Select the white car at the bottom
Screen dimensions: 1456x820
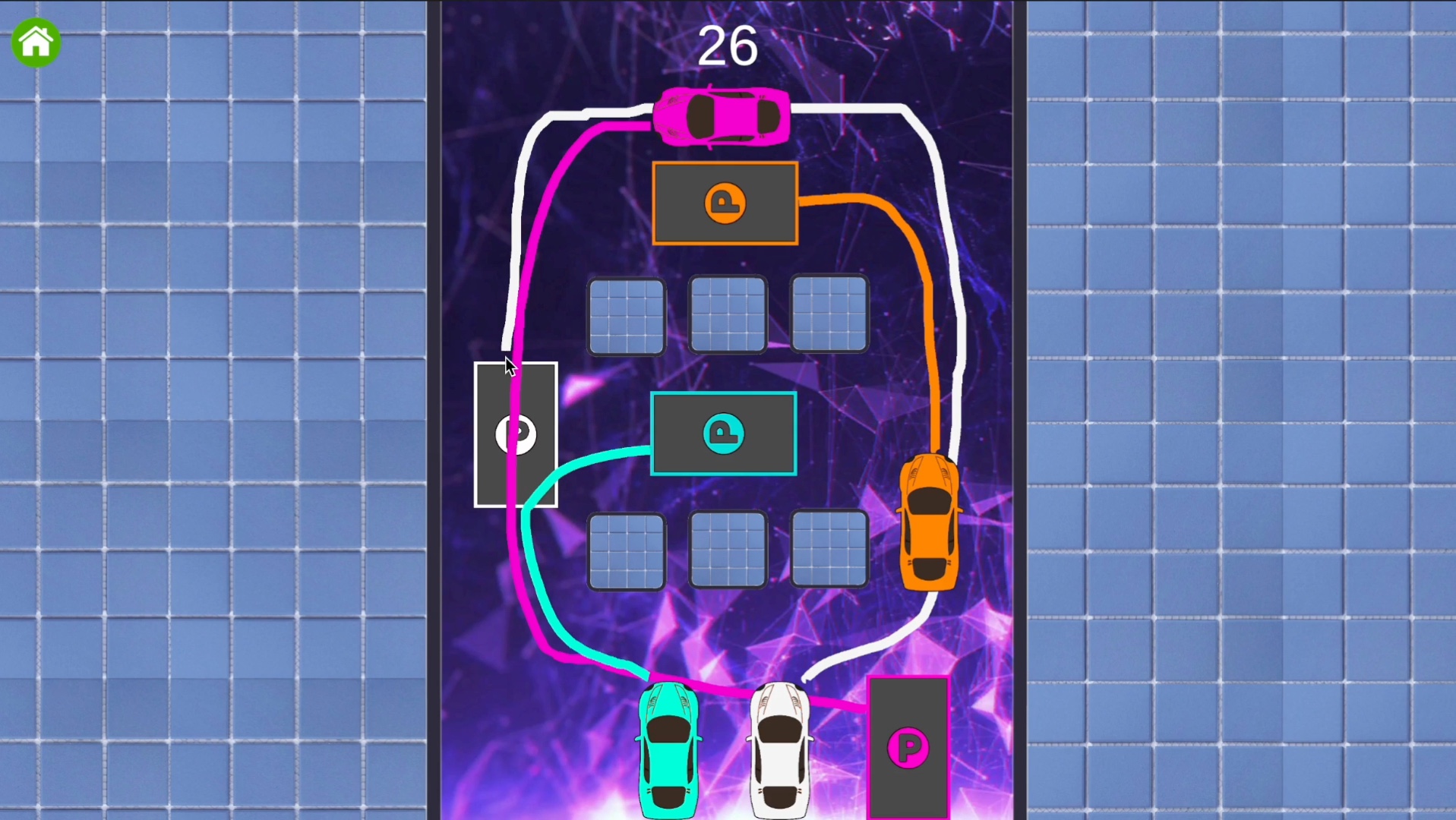[x=779, y=748]
